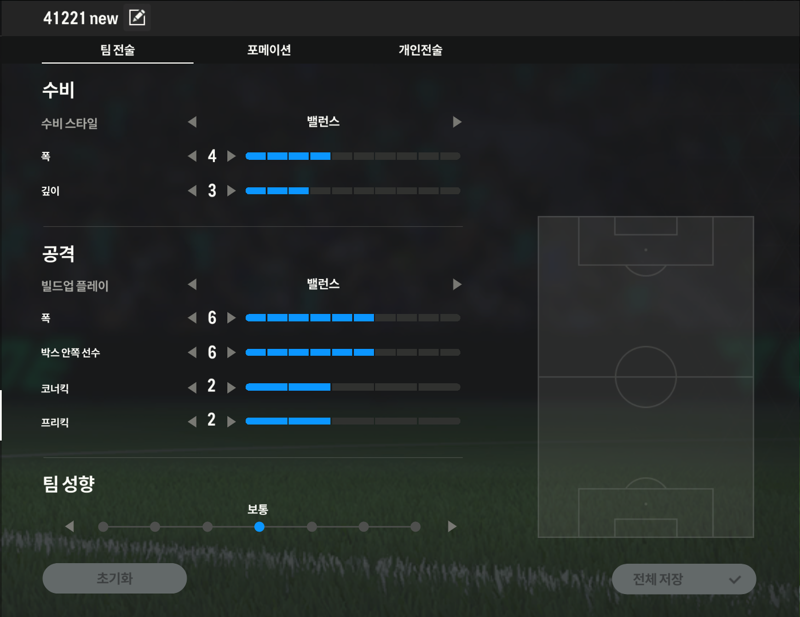Screen dimensions: 800x617
Task: Choose next 수비 스타일 with right arrow
Action: click(457, 122)
